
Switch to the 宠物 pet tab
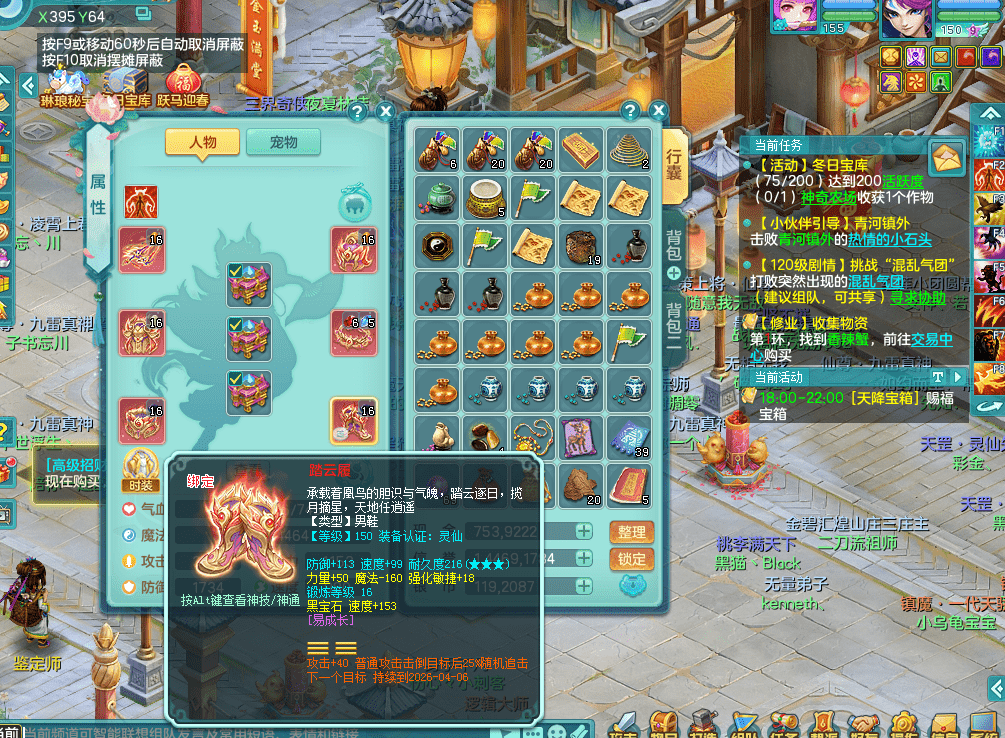(x=284, y=142)
